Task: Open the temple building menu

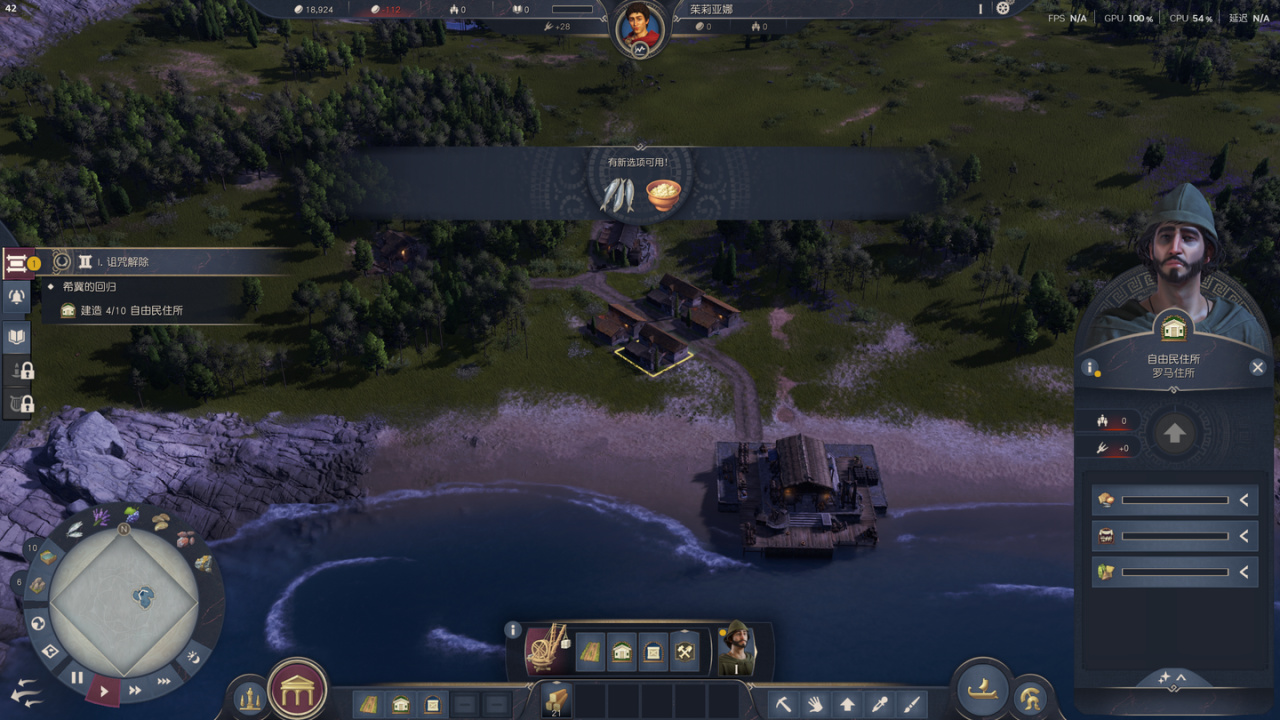Action: coord(297,689)
